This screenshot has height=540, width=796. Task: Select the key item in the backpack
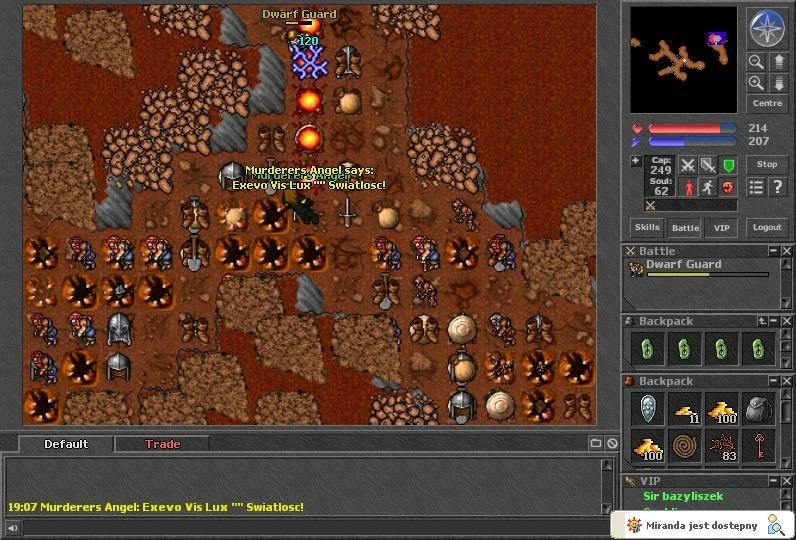759,446
